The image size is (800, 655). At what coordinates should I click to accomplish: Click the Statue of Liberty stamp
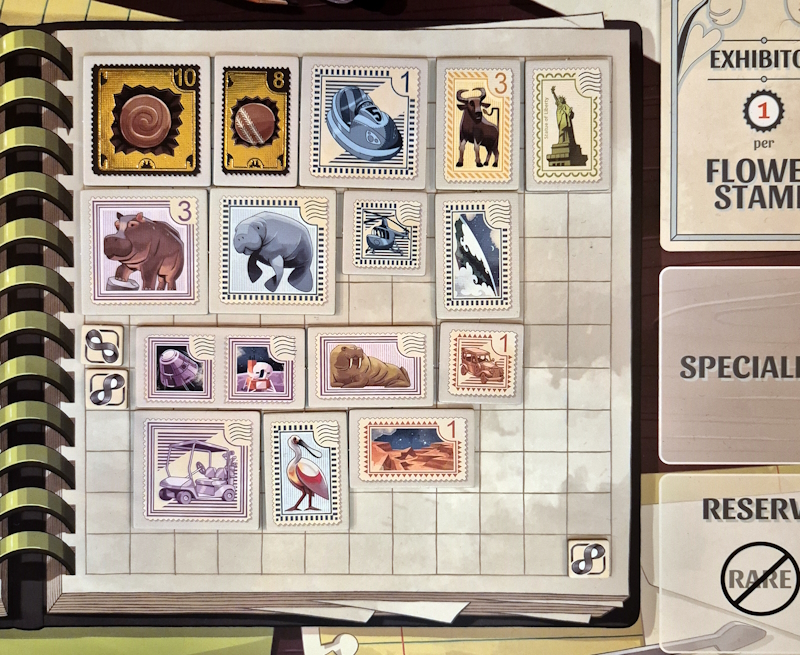pyautogui.click(x=567, y=122)
